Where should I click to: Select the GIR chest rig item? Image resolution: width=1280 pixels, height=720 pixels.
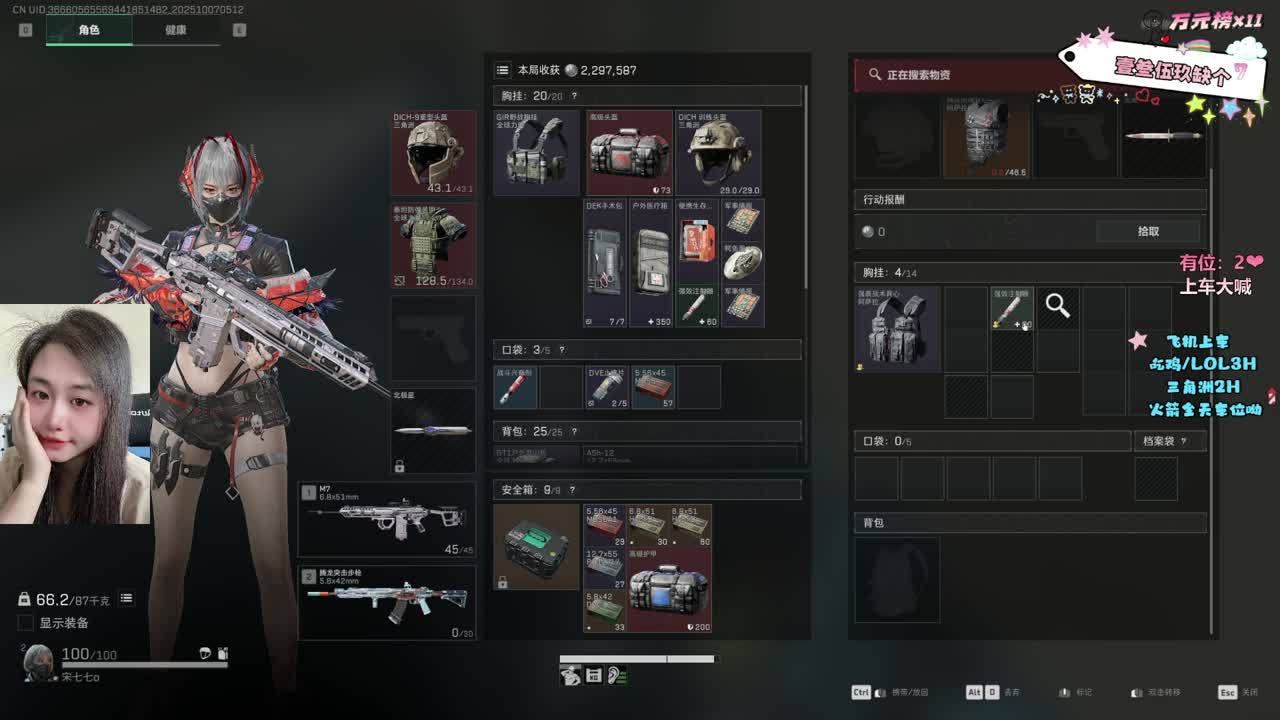pos(536,152)
